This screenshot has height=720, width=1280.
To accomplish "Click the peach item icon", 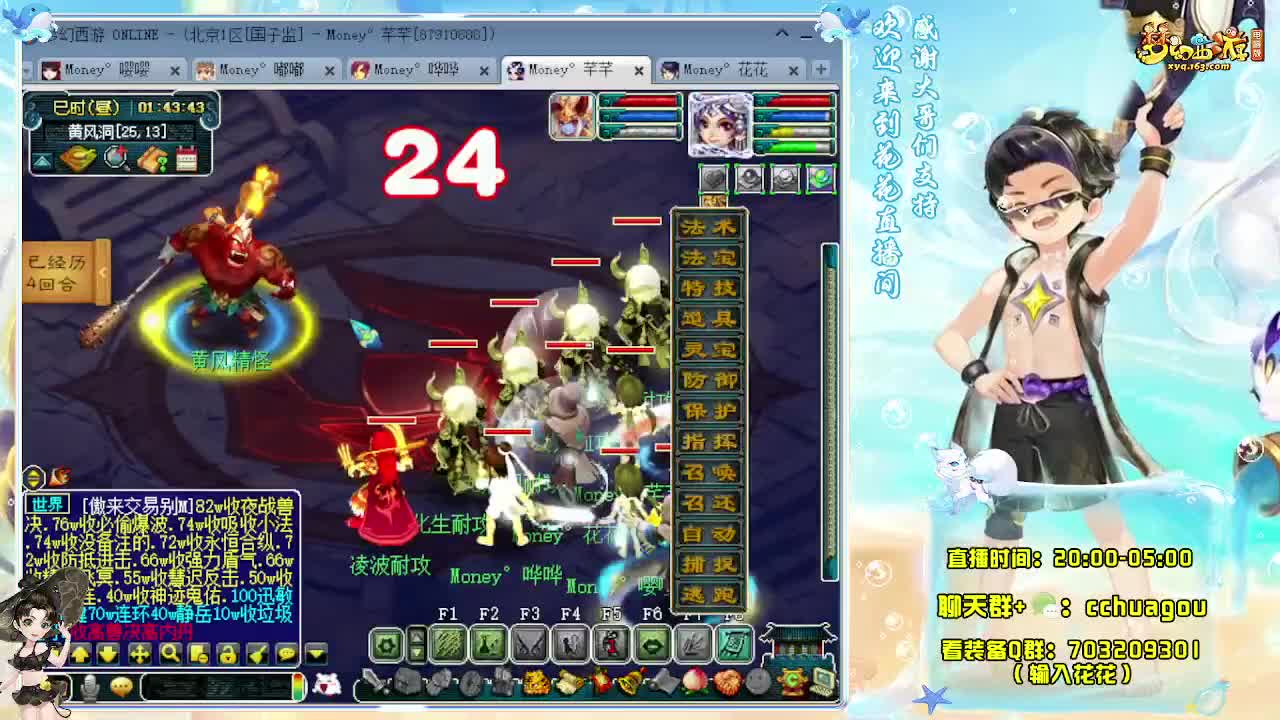I will tap(694, 681).
